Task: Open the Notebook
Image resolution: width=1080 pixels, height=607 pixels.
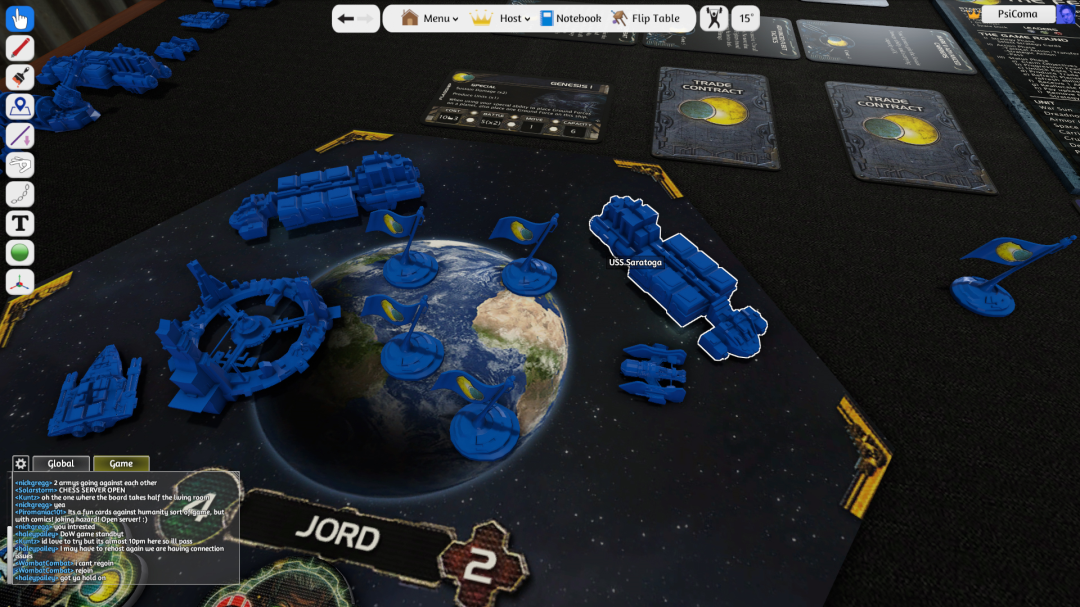Action: pyautogui.click(x=571, y=18)
